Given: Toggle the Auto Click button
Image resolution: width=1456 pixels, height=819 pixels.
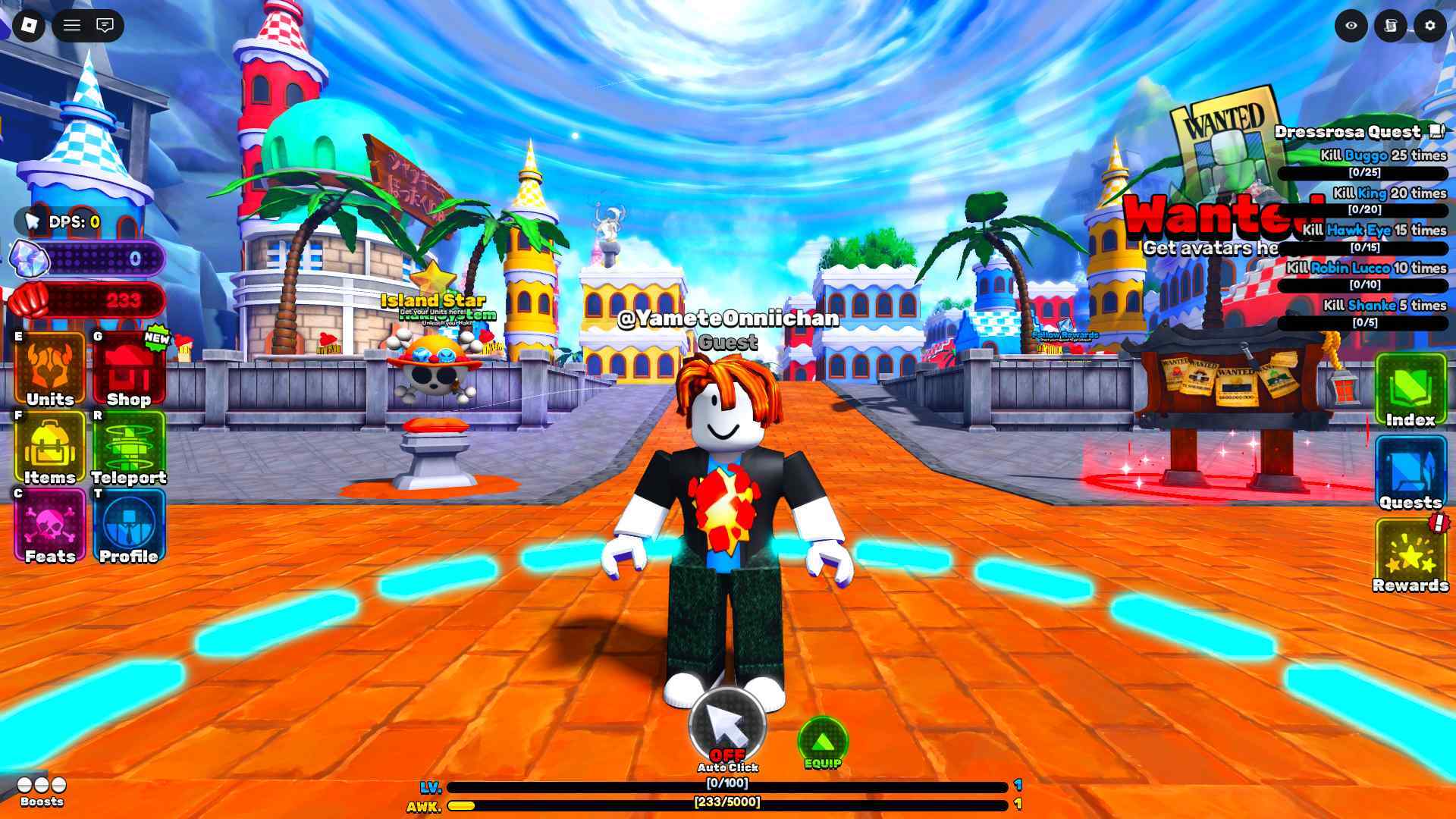Looking at the screenshot, I should pos(727,725).
